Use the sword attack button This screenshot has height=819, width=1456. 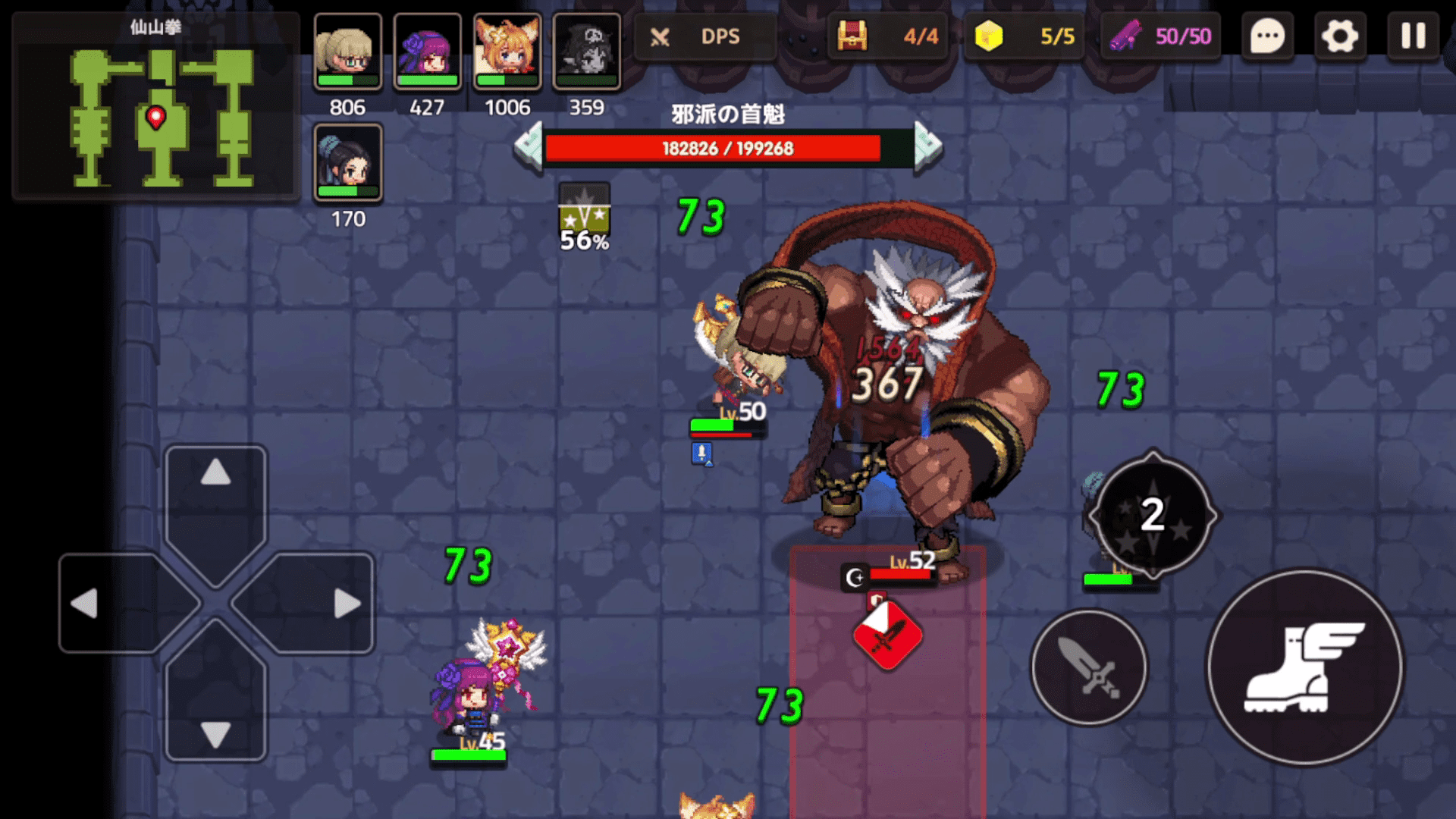[1089, 667]
